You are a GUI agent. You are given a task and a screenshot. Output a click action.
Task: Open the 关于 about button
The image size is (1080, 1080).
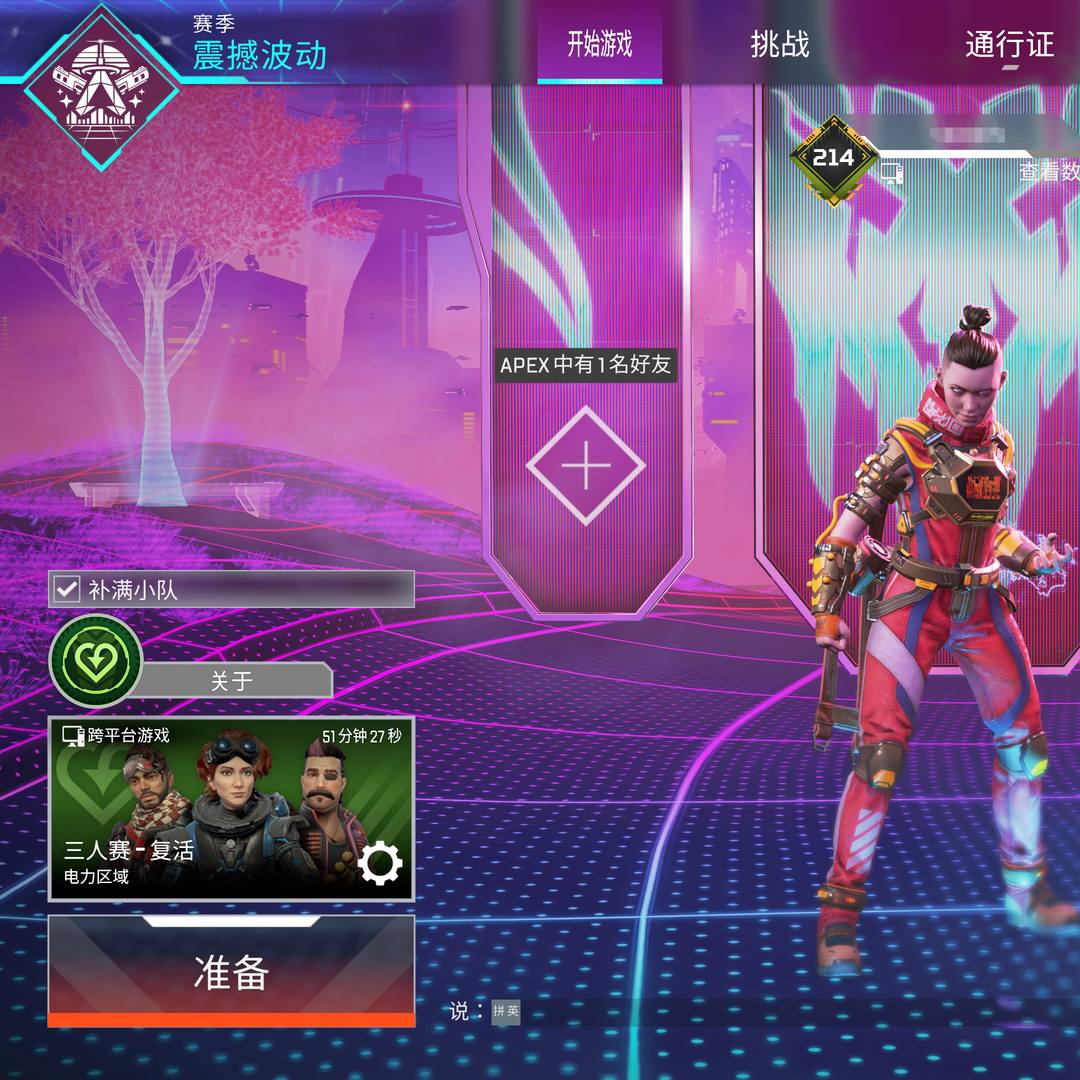click(232, 681)
